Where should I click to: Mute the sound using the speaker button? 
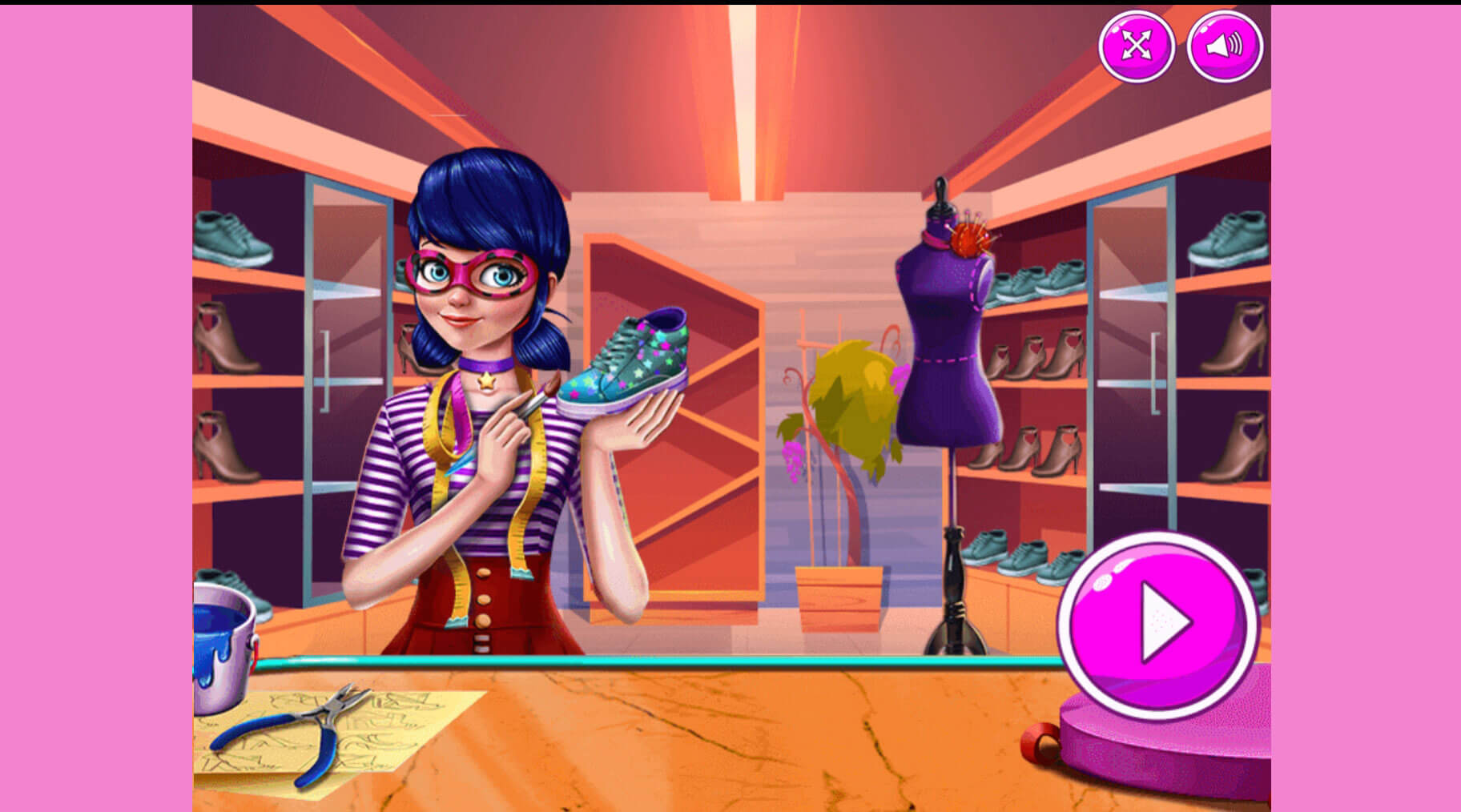[x=1224, y=46]
